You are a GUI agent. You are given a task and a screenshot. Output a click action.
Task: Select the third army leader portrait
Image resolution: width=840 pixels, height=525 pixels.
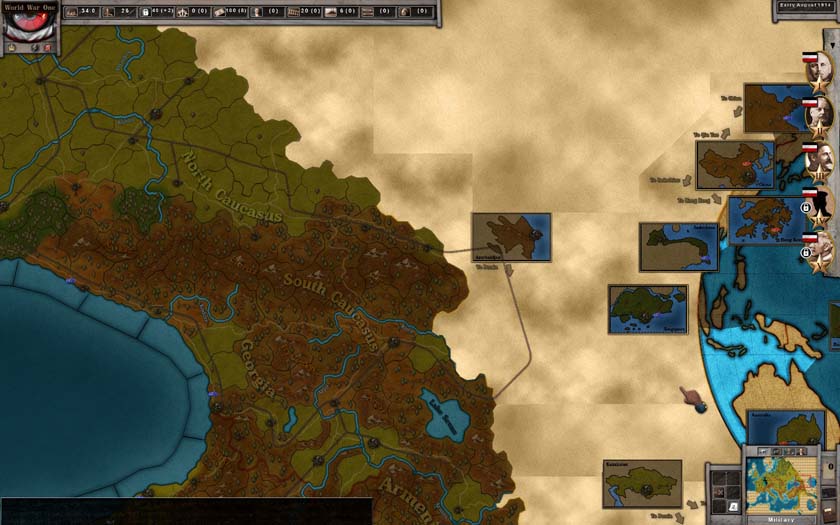click(x=819, y=162)
